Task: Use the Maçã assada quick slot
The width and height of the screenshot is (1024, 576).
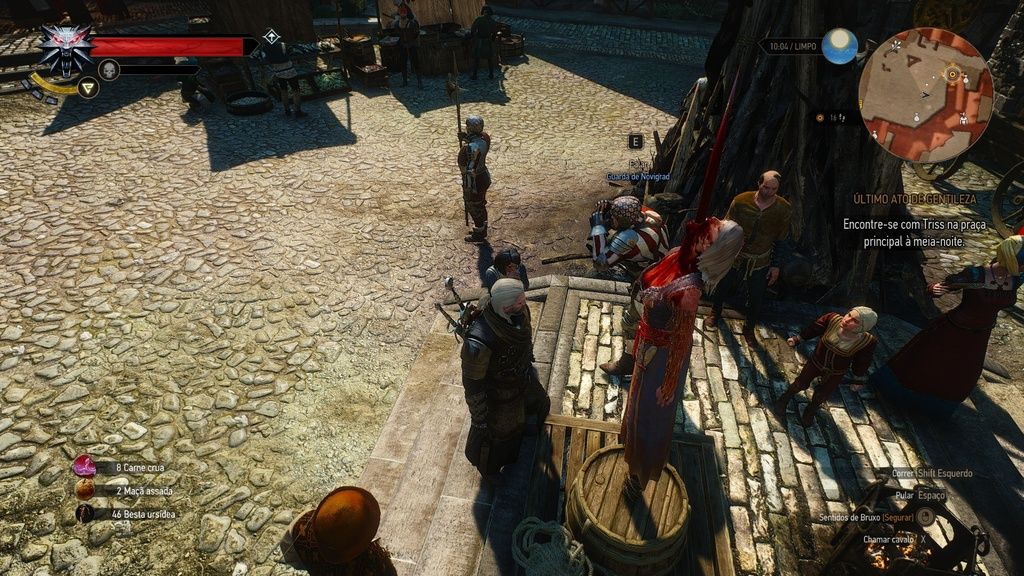Action: (84, 490)
